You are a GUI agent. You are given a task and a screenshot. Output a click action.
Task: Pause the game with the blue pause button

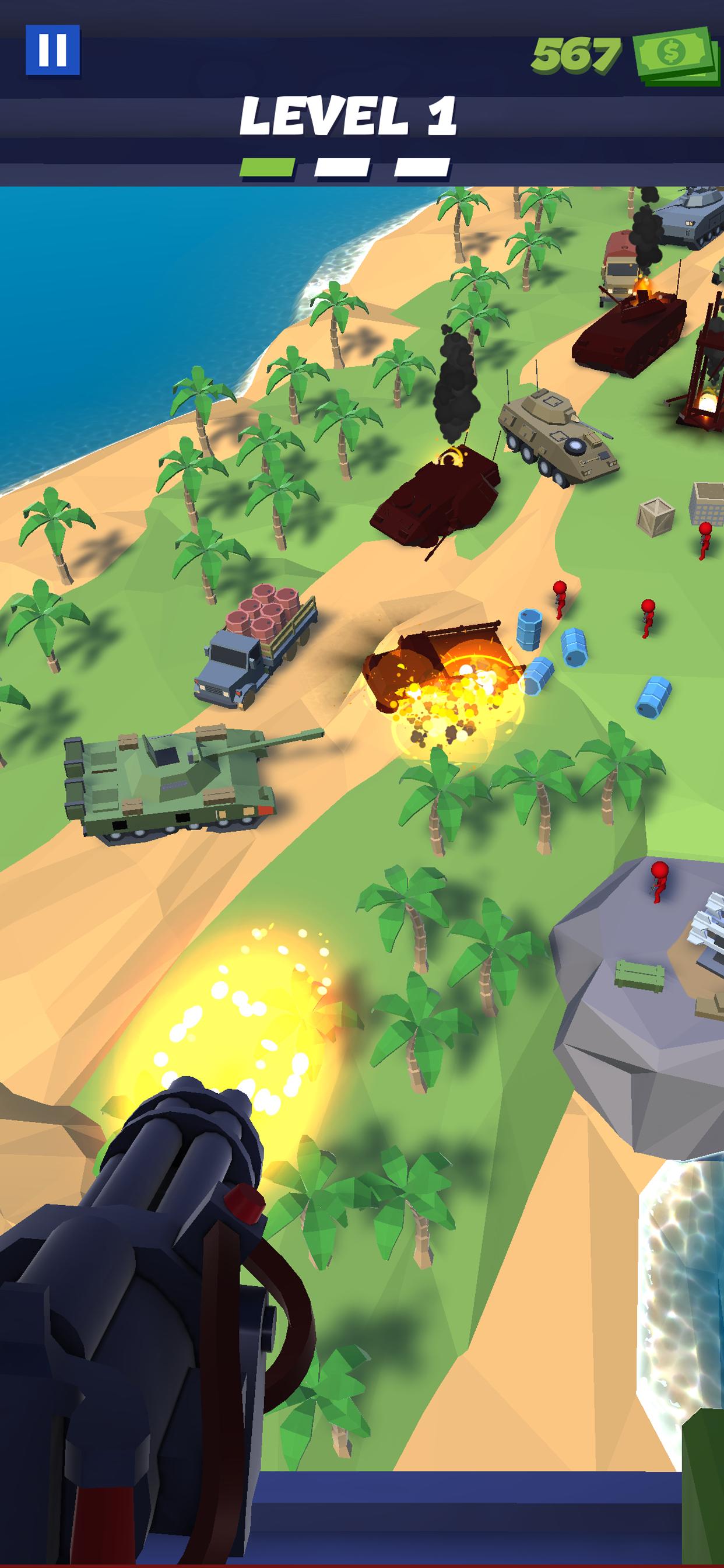[52, 50]
